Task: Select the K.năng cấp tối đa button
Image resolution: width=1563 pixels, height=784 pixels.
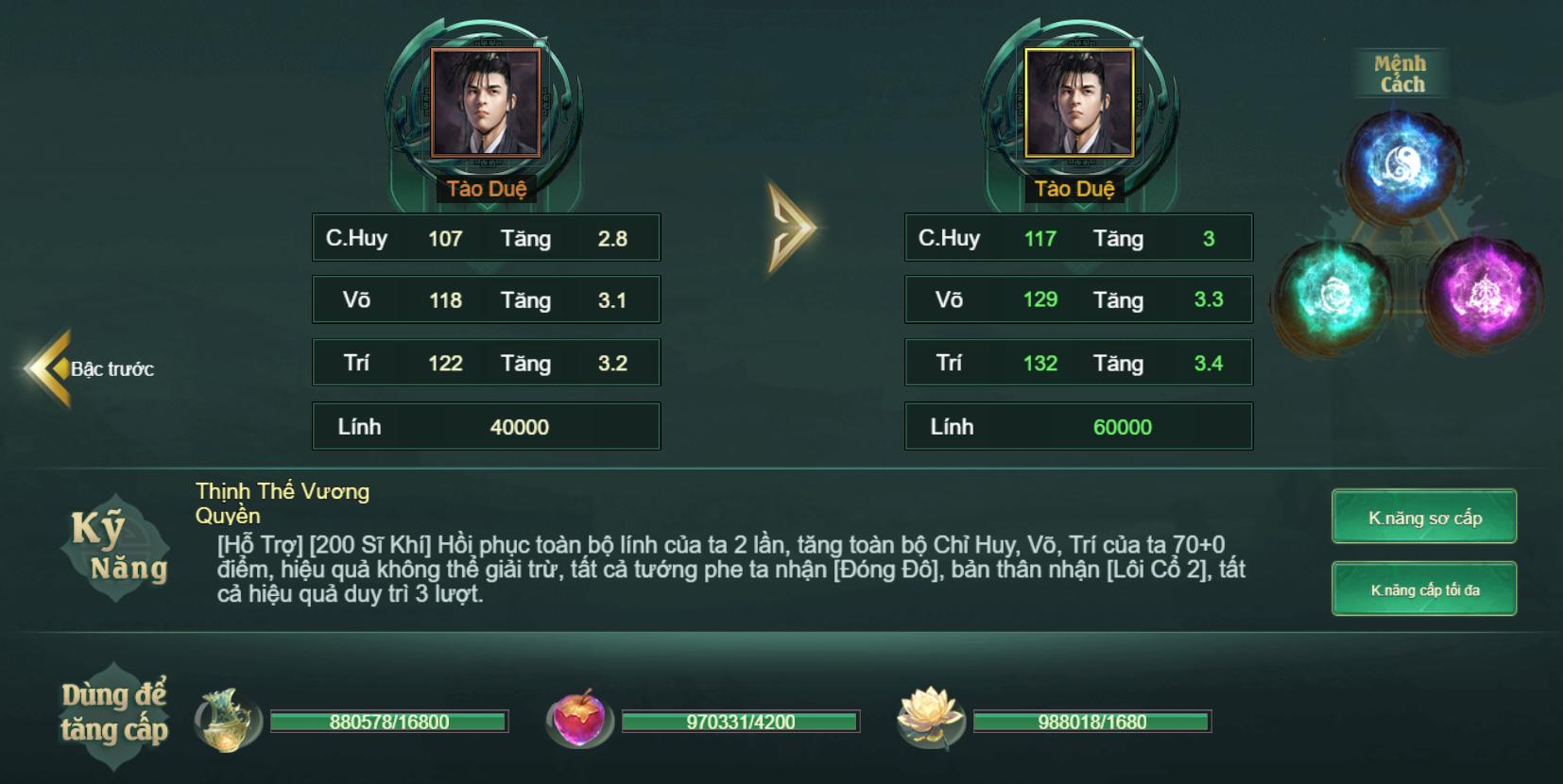Action: (1424, 589)
